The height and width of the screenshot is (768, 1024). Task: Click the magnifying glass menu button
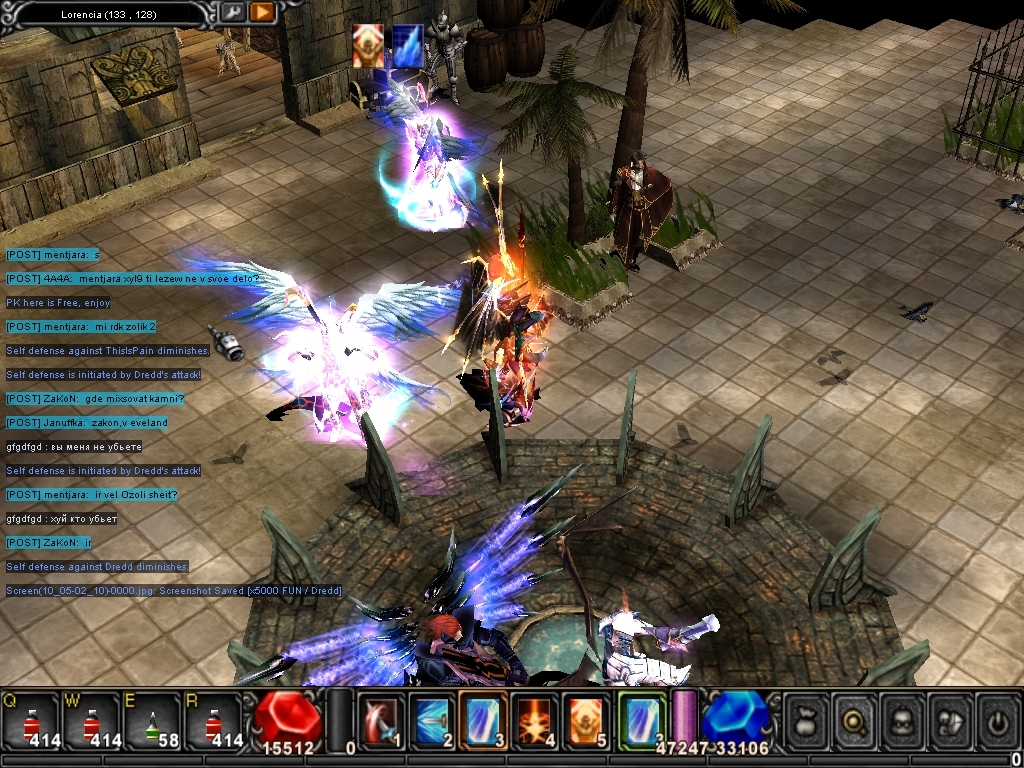point(855,721)
